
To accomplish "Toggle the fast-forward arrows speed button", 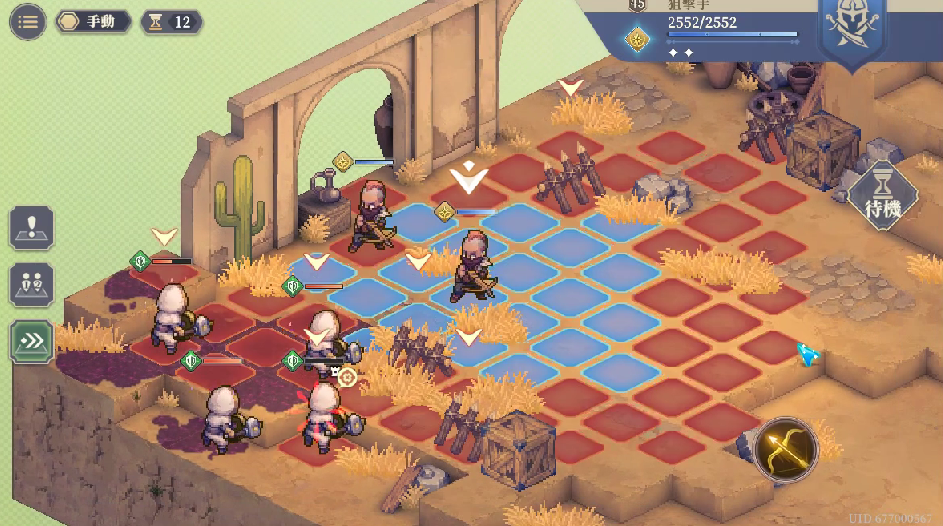I will click(31, 342).
